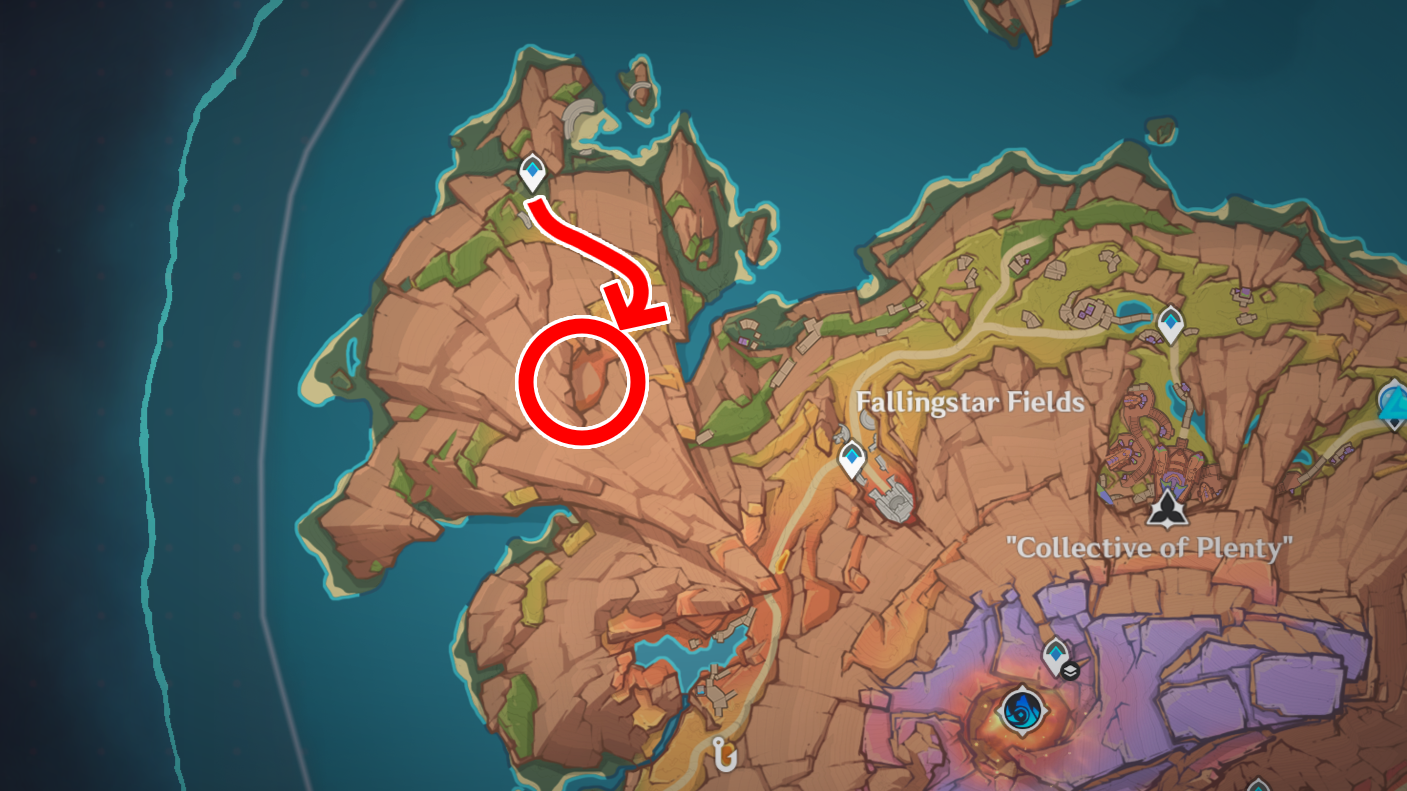The width and height of the screenshot is (1407, 791).
Task: Click the blue swirl boss icon in the crater
Action: 1023,714
